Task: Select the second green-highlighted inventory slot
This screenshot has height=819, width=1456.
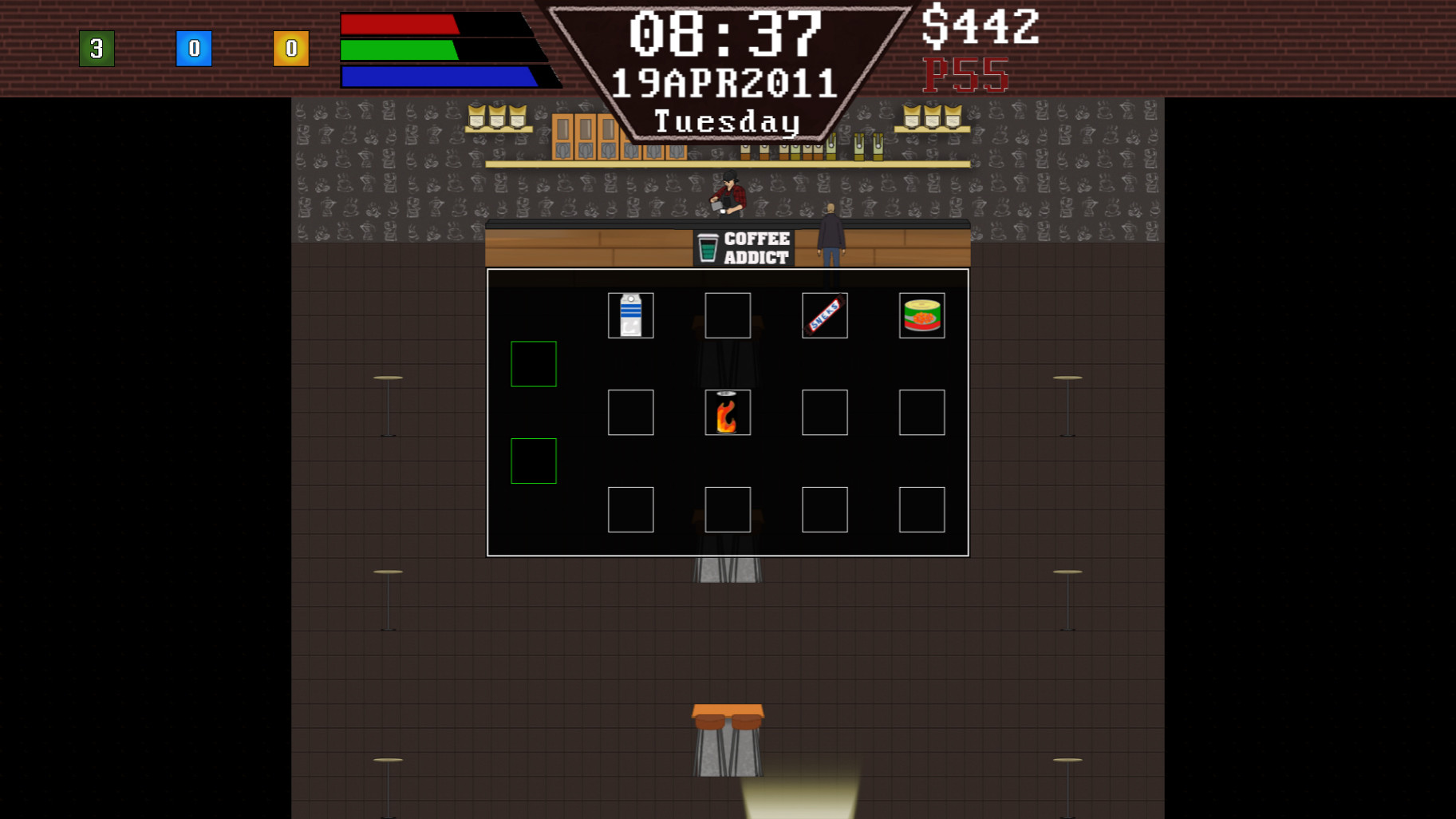Action: [x=533, y=461]
